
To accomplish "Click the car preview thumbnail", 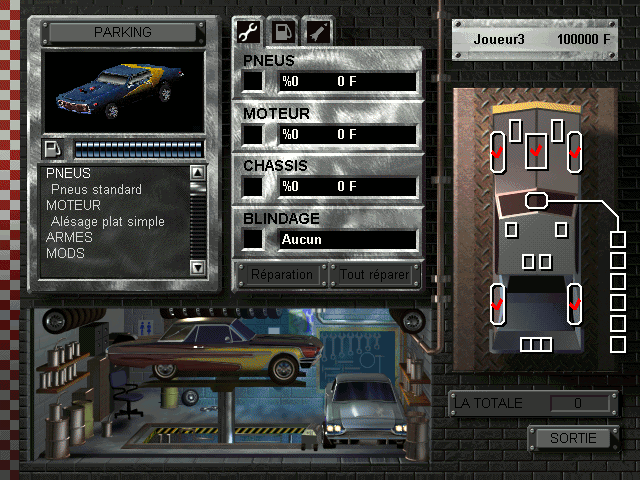I will tap(123, 92).
